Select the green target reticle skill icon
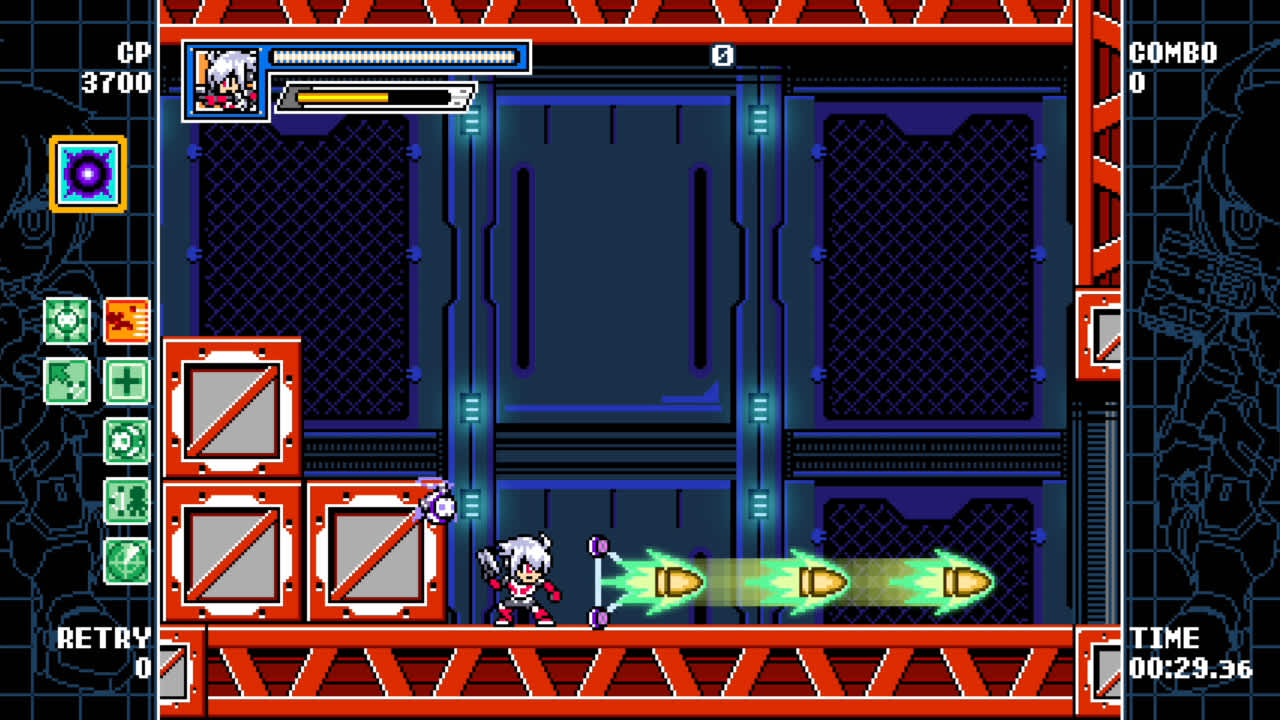 click(67, 322)
